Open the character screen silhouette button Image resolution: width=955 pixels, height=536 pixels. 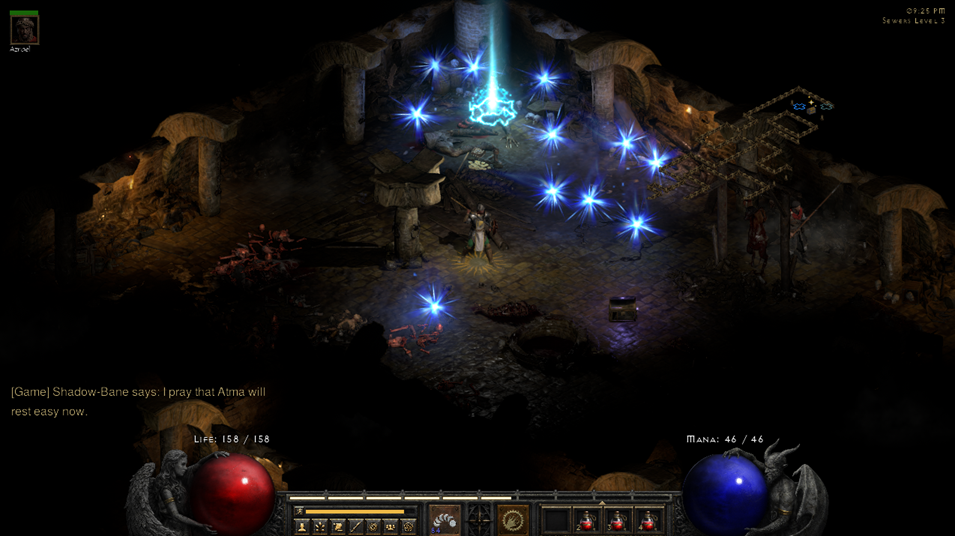[301, 526]
